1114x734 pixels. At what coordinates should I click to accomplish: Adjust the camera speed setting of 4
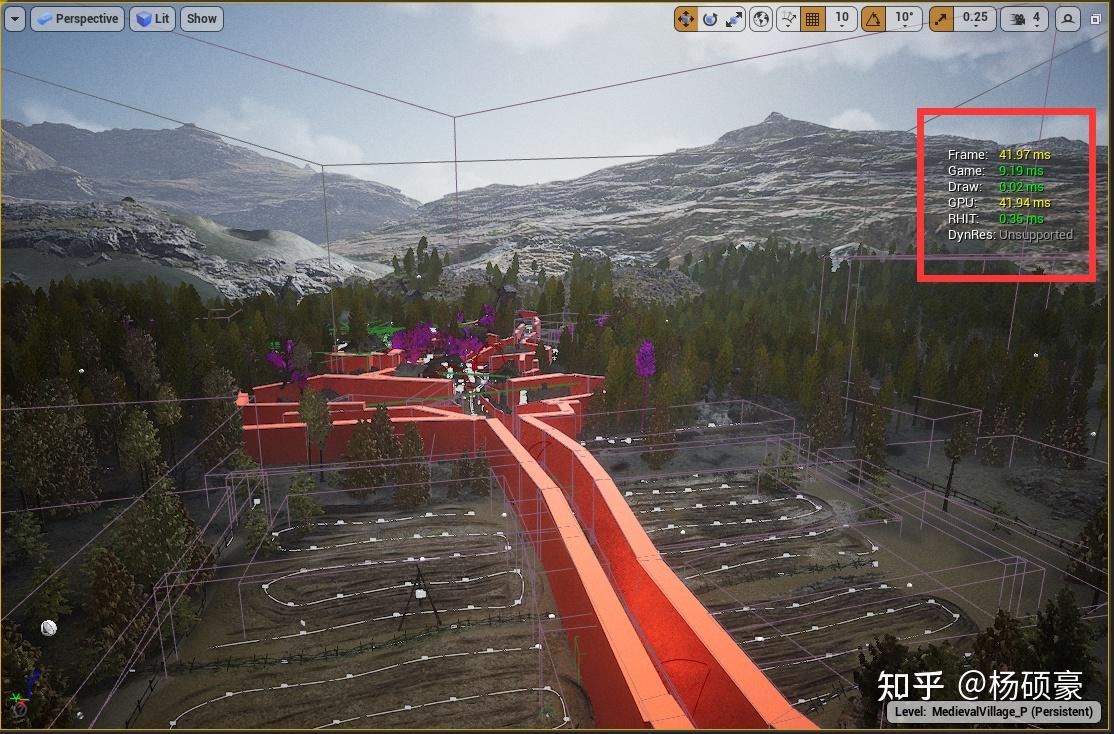point(1026,18)
